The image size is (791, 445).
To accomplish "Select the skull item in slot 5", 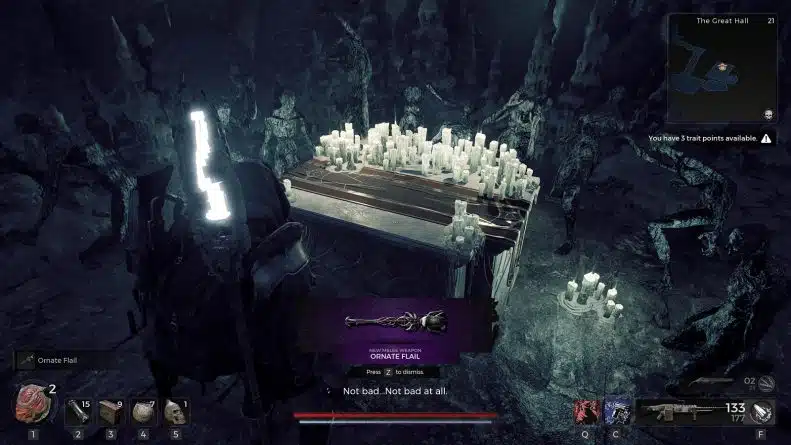I will pos(175,411).
